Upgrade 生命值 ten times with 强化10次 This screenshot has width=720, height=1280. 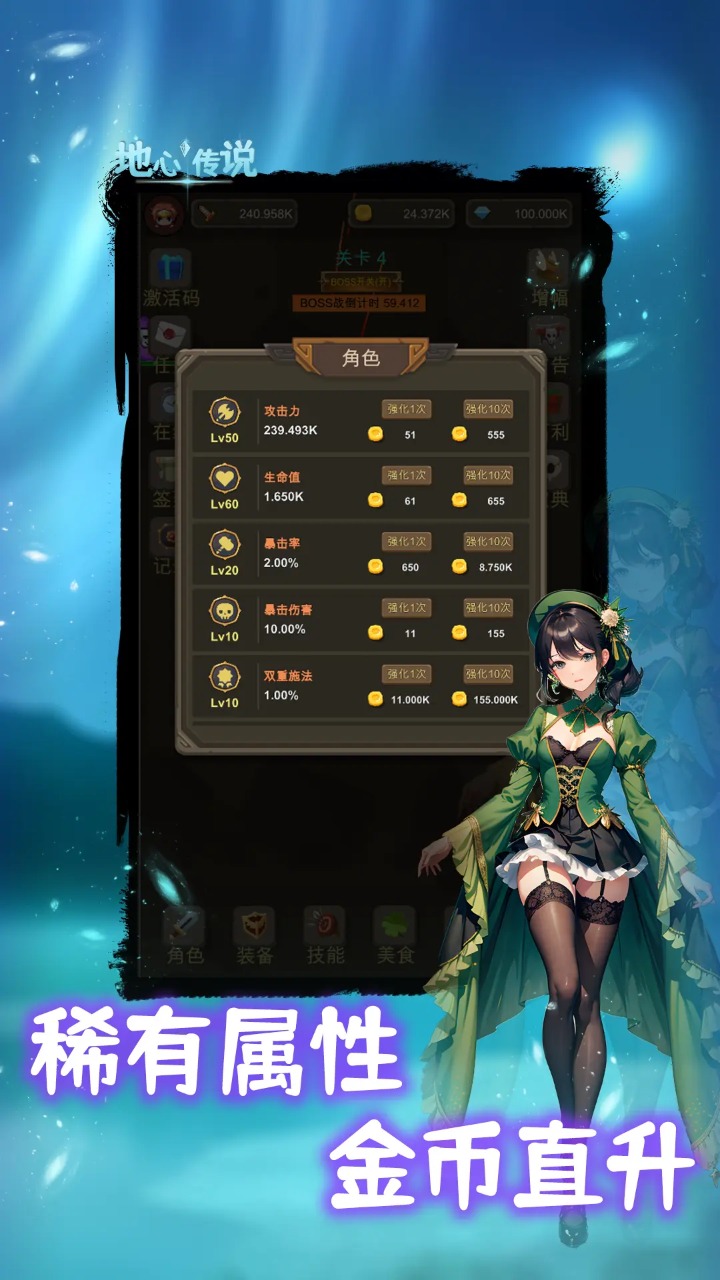coord(488,475)
